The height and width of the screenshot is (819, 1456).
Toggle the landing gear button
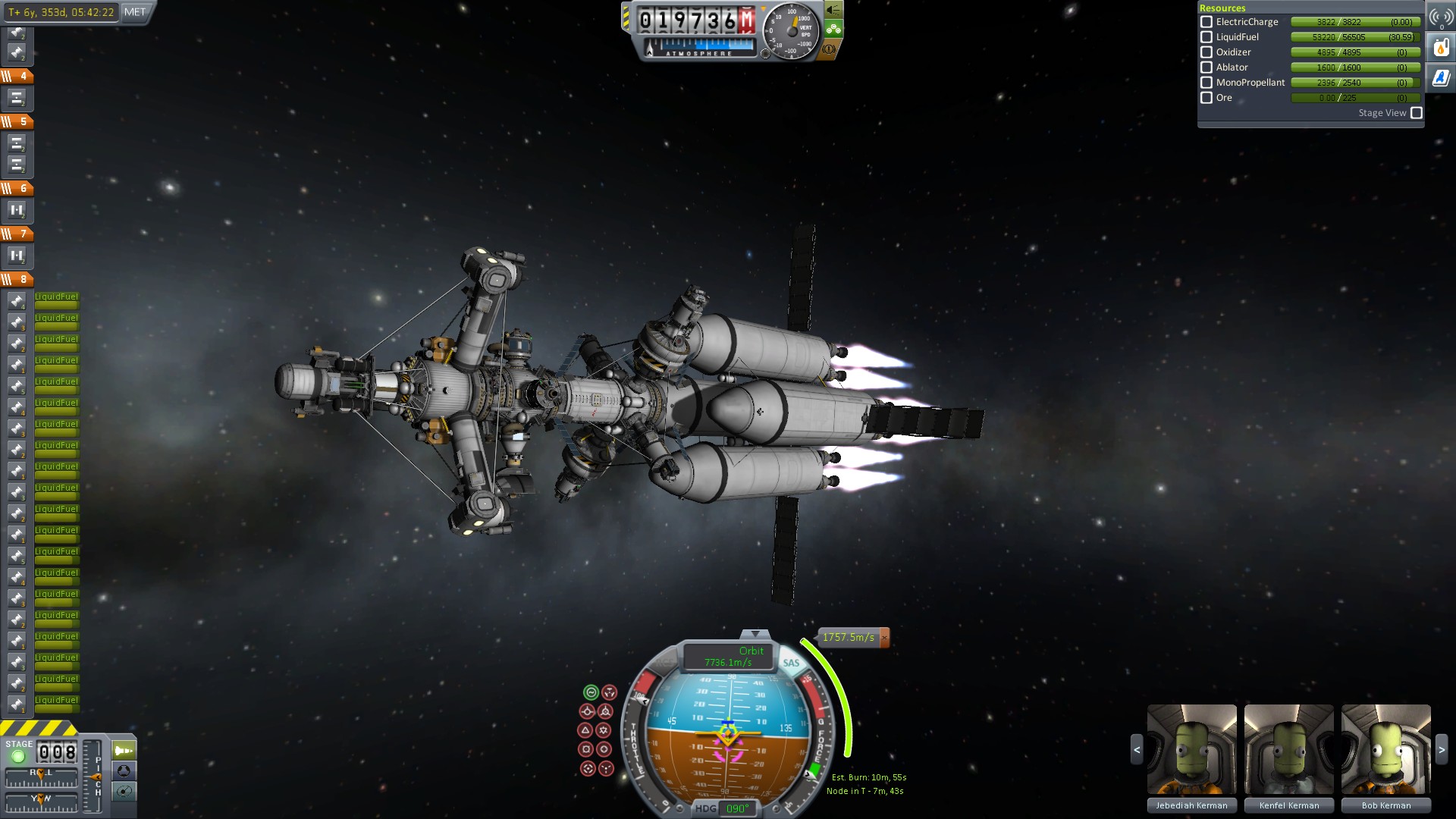[x=833, y=30]
